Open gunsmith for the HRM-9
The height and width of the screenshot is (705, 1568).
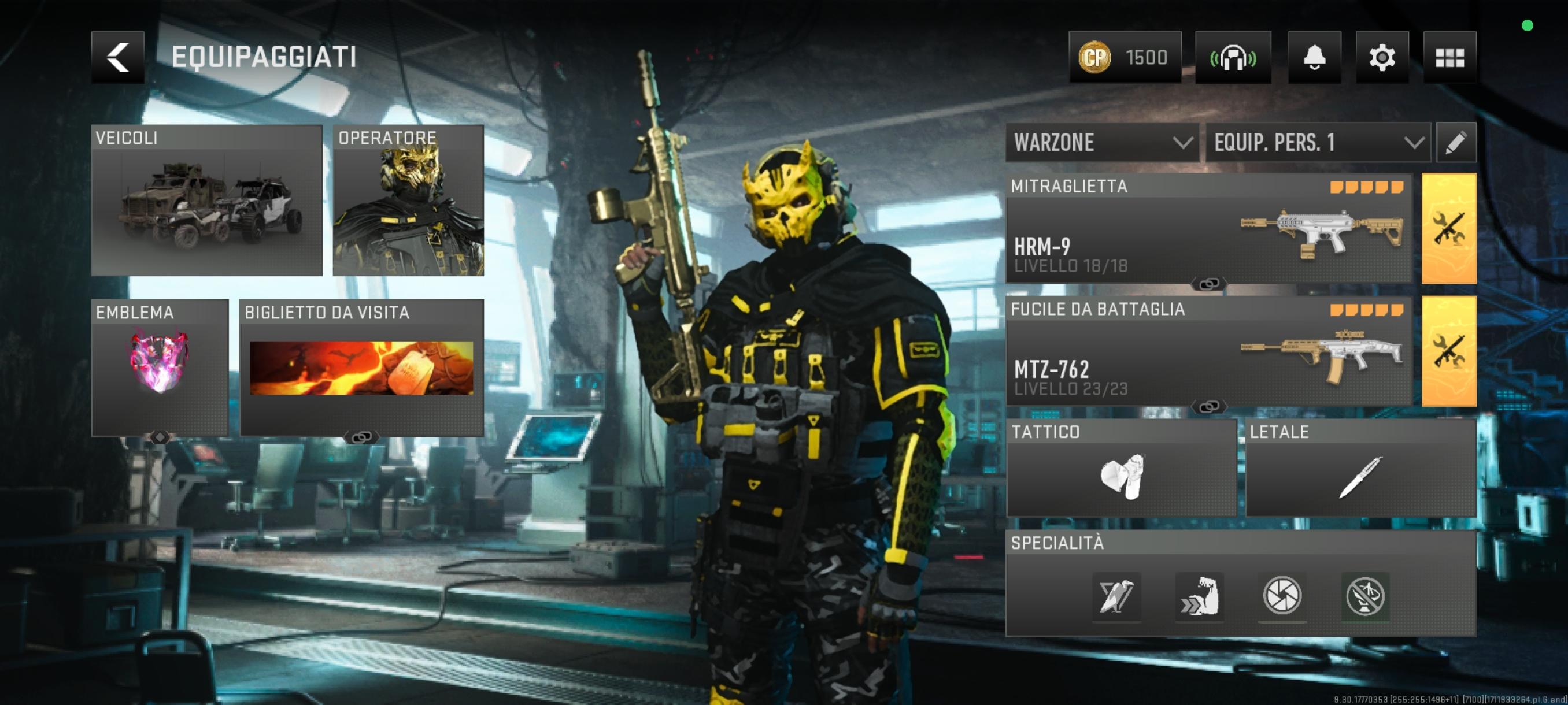[x=1448, y=229]
